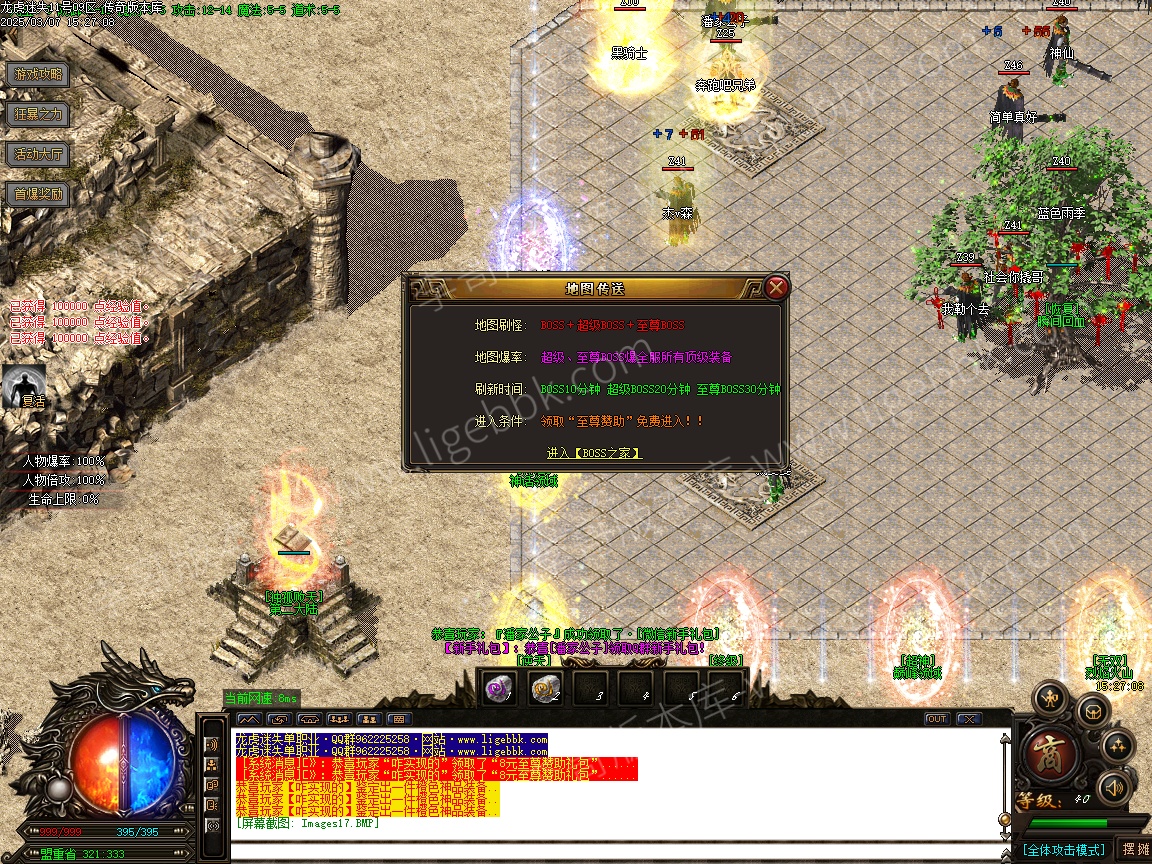
Task: Click the 复活 revive icon
Action: coord(24,385)
